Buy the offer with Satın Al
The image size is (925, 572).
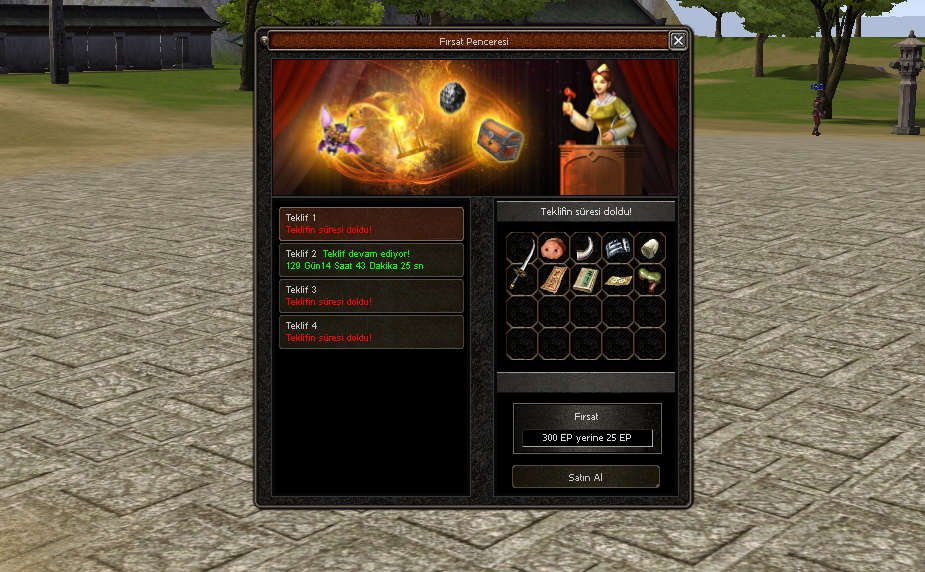click(x=586, y=477)
